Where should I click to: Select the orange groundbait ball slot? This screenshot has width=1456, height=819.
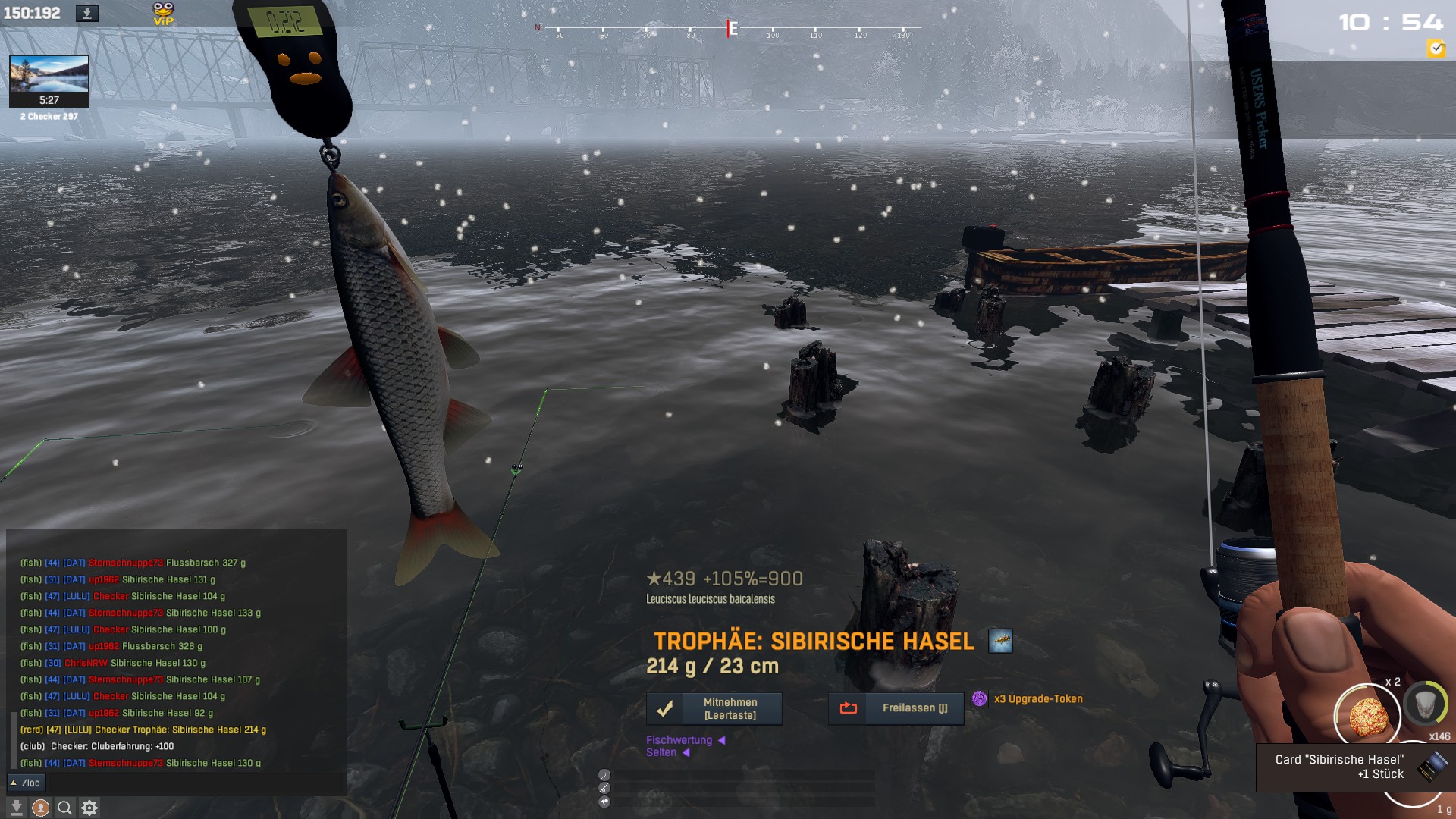pyautogui.click(x=1367, y=715)
